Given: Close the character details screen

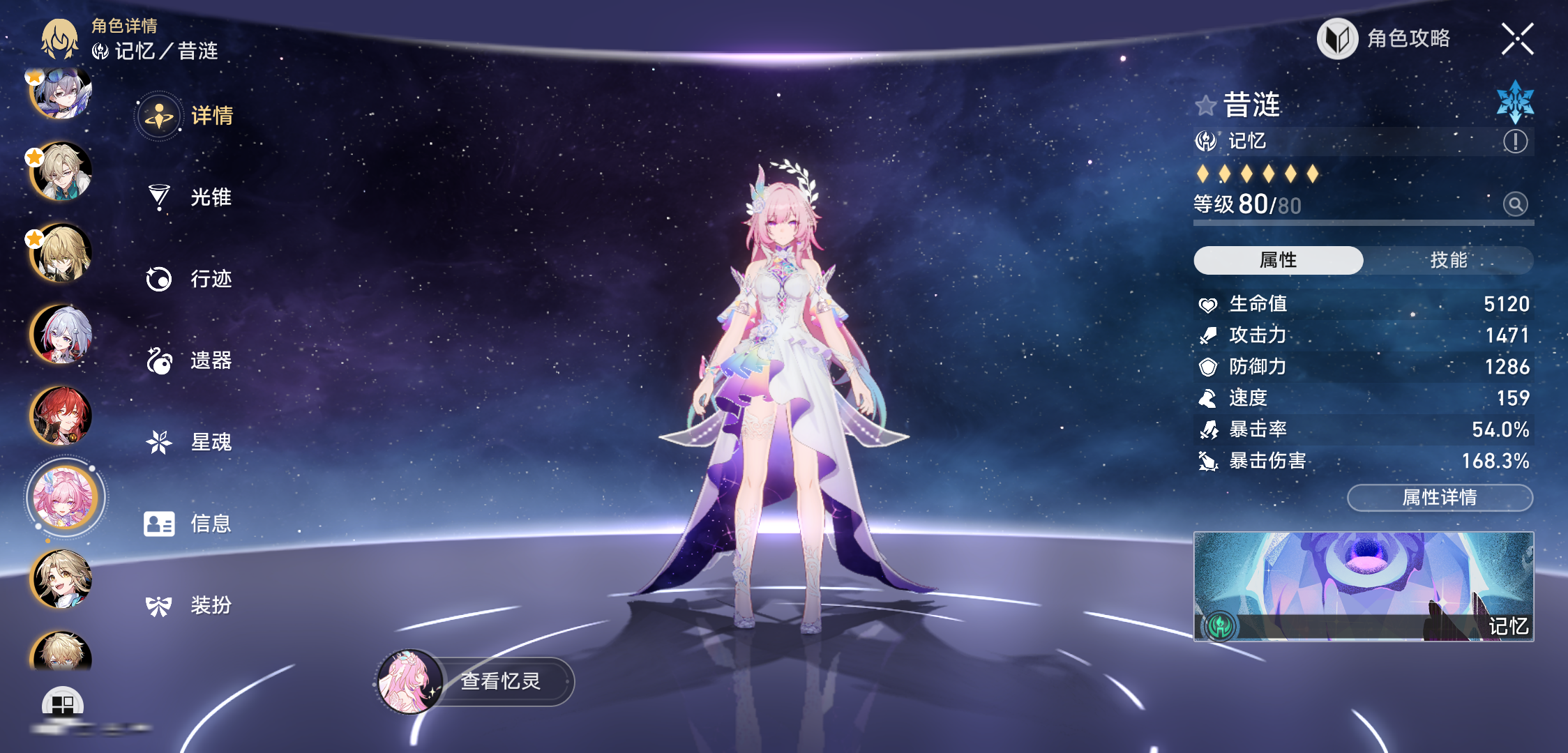Looking at the screenshot, I should [x=1517, y=39].
